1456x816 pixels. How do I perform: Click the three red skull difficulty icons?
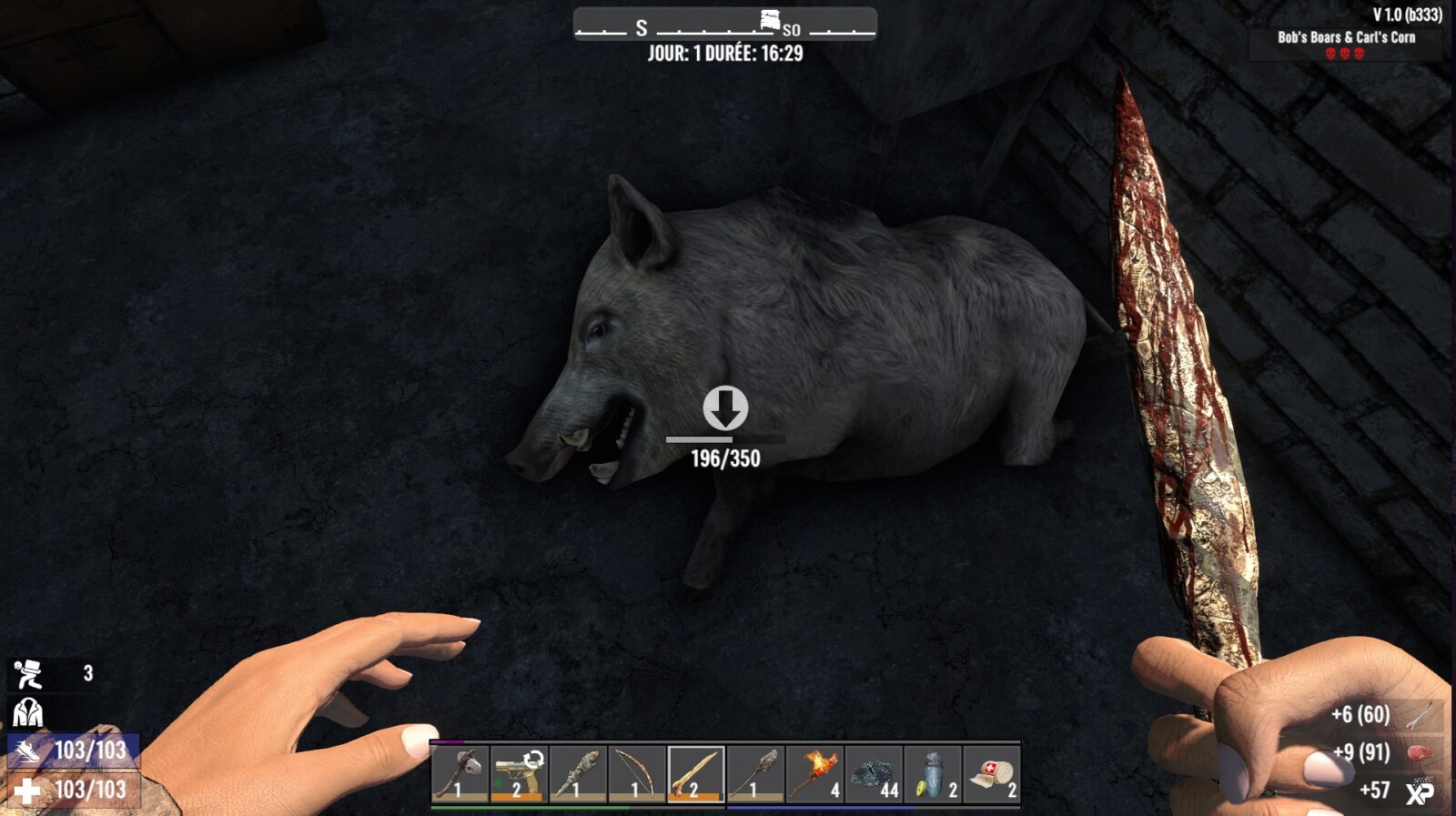tap(1344, 55)
